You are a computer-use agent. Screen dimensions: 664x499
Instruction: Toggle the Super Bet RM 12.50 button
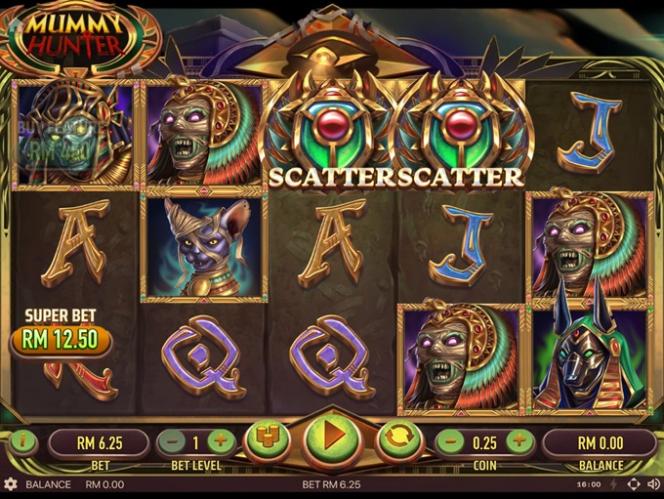(x=60, y=339)
